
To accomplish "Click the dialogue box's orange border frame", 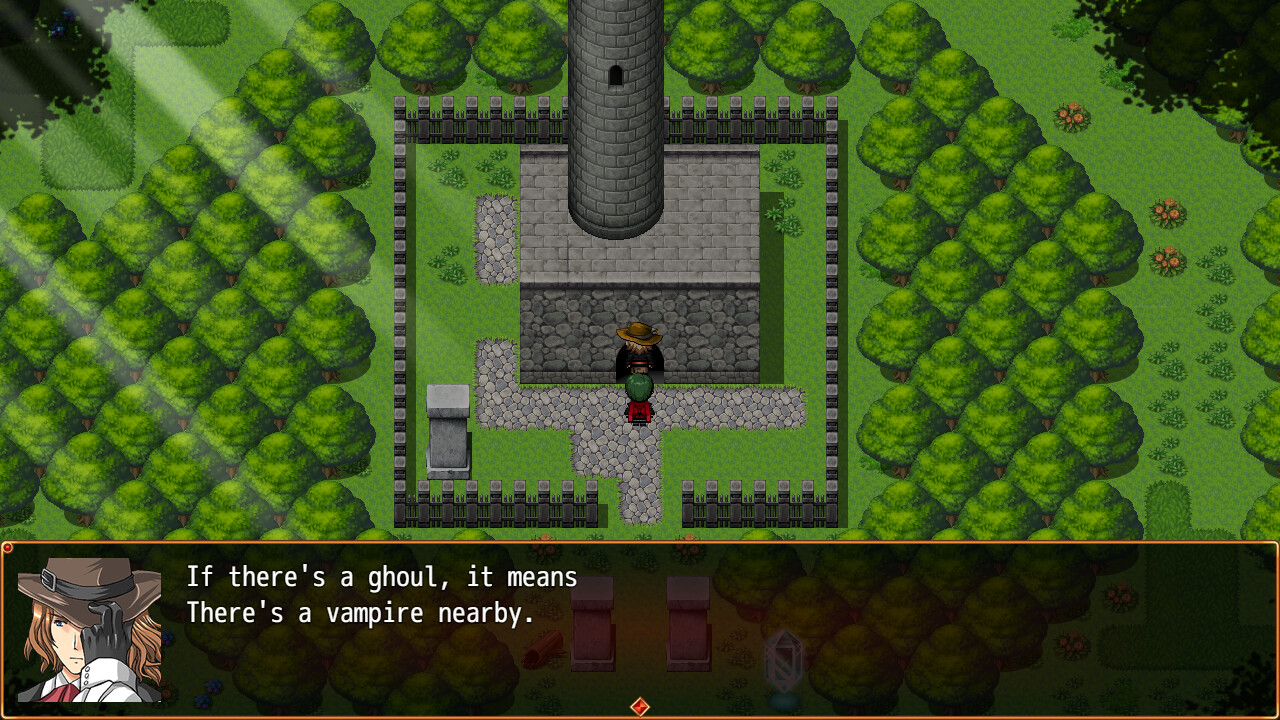I will (x=640, y=545).
